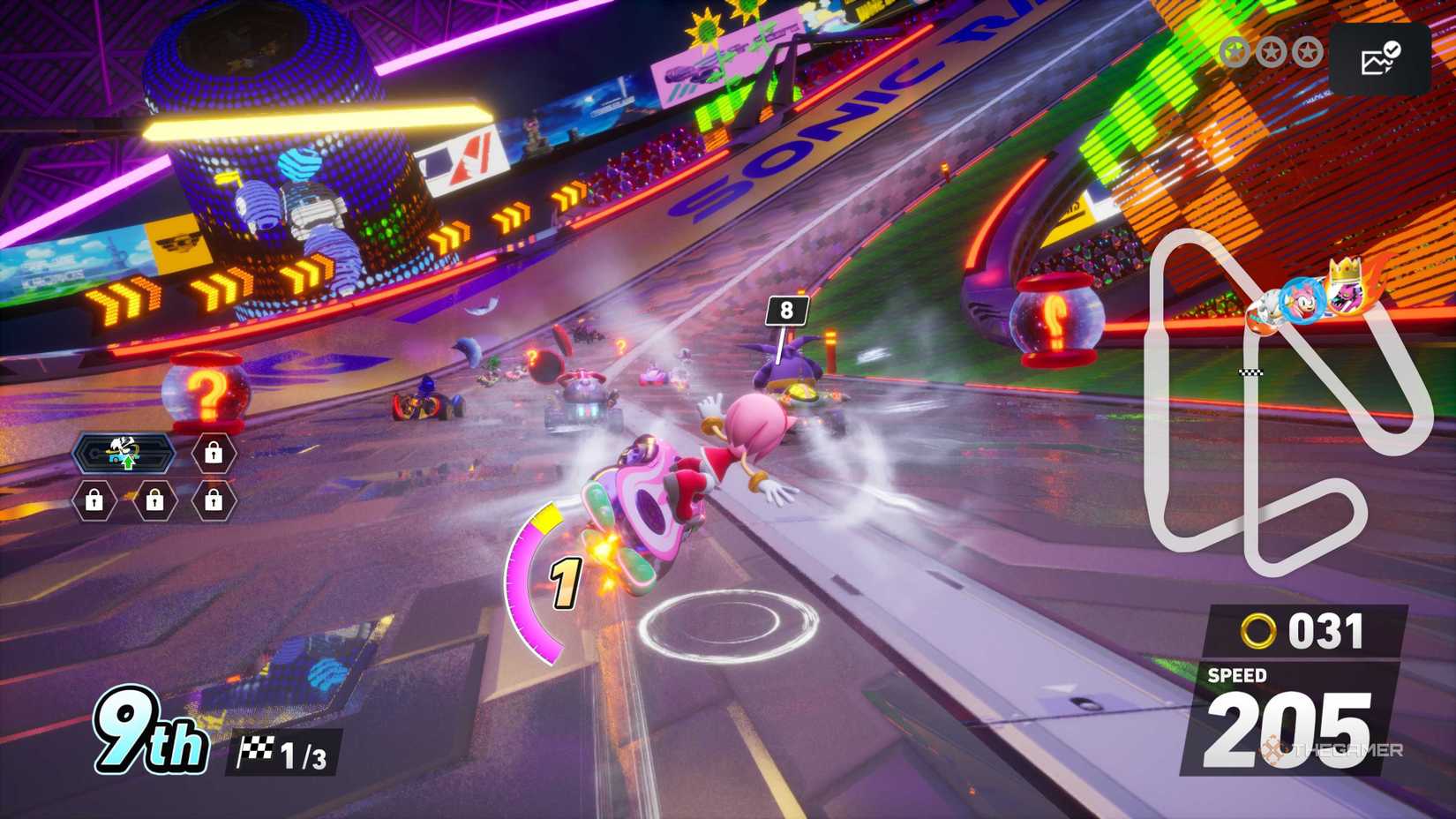1456x819 pixels.
Task: Click the top-right locked gadget slot
Action: tap(213, 453)
